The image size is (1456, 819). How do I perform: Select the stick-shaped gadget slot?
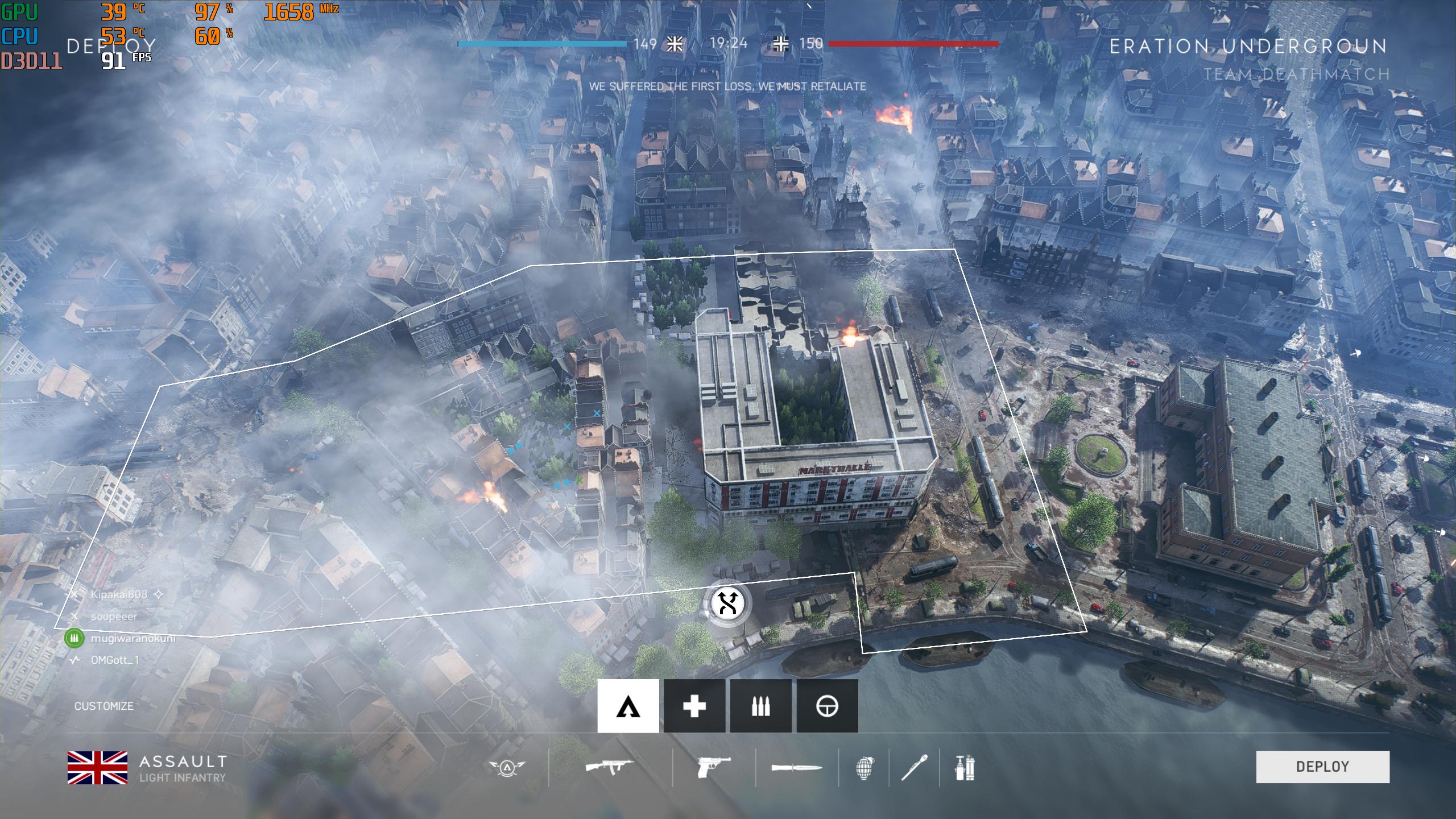tap(914, 767)
